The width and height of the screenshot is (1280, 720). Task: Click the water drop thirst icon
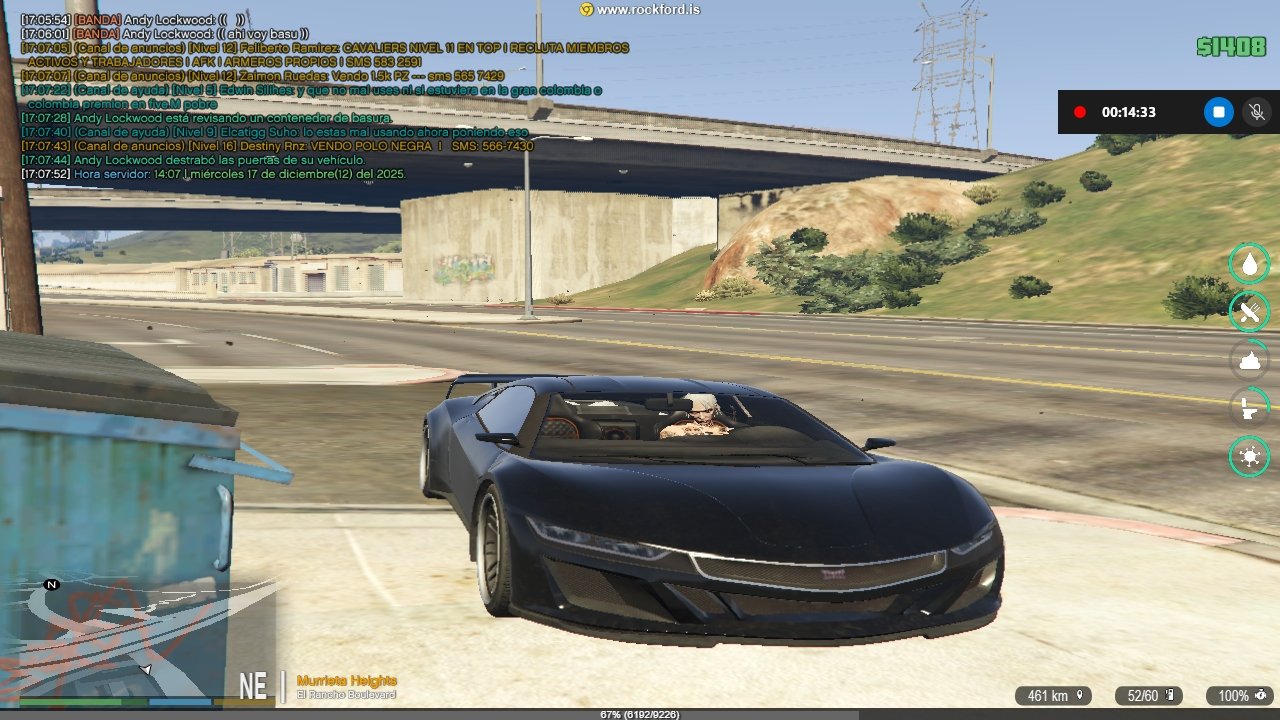pyautogui.click(x=1249, y=263)
